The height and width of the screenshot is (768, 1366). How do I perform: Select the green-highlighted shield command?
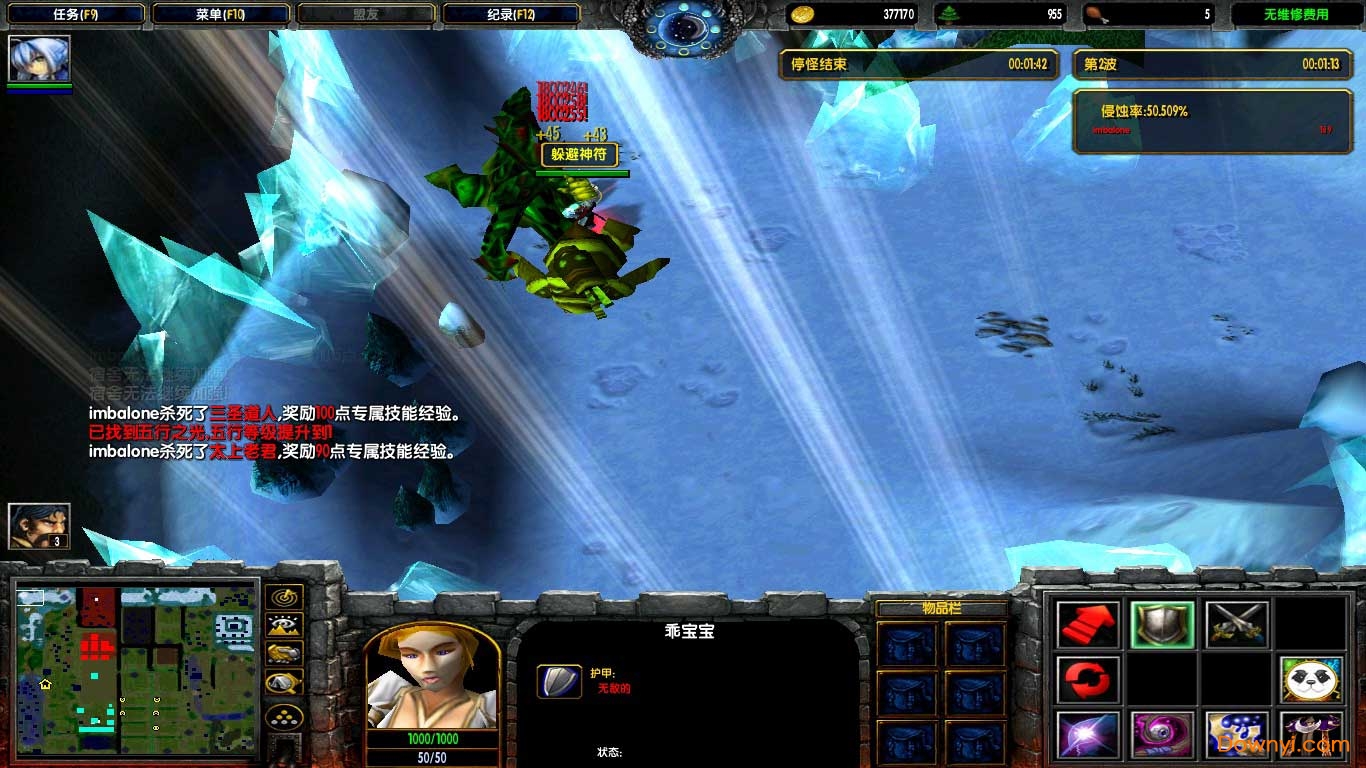(1162, 624)
